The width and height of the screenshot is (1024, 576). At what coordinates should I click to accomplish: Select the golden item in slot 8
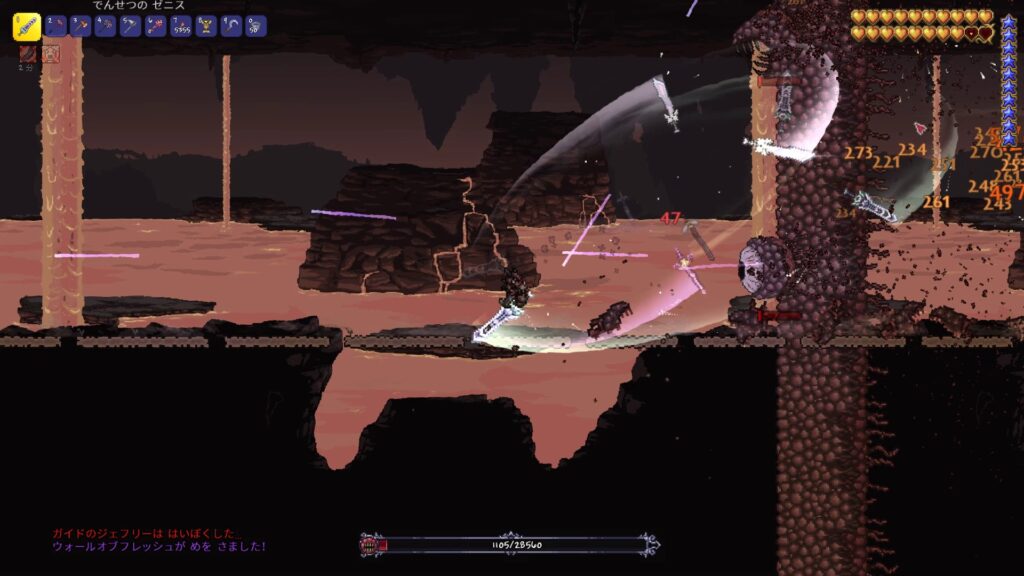[x=205, y=26]
